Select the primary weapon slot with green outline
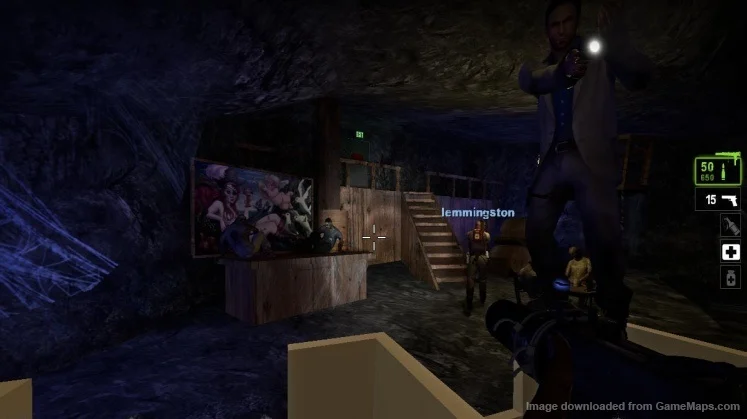This screenshot has height=419, width=747. [x=719, y=170]
